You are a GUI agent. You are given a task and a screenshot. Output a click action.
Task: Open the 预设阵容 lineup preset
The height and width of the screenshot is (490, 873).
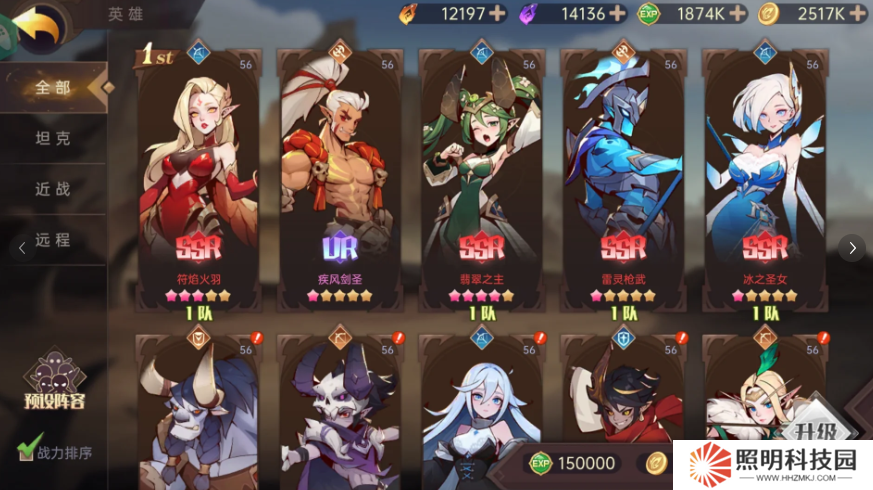click(x=57, y=385)
